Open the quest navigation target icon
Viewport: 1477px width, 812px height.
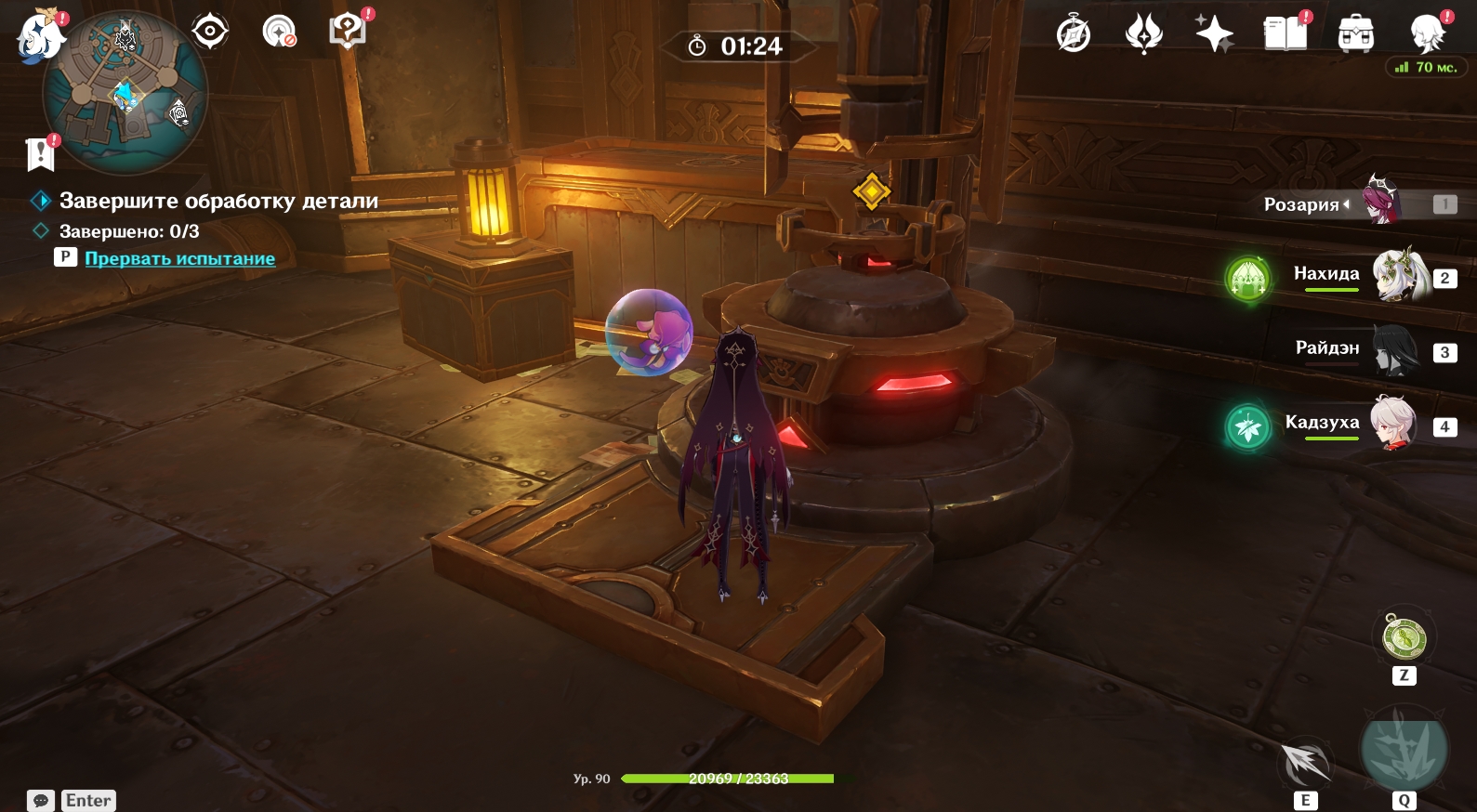pos(210,32)
